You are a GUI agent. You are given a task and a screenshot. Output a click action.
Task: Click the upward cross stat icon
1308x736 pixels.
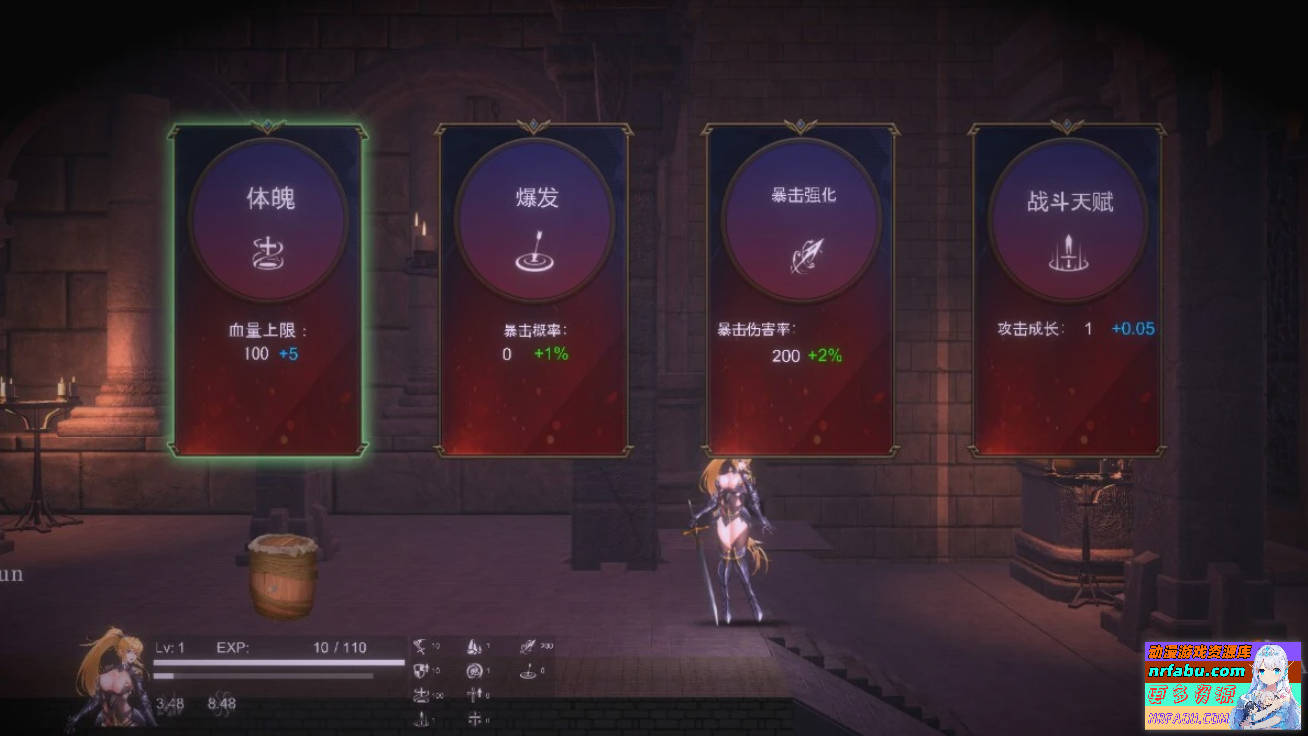click(x=475, y=694)
